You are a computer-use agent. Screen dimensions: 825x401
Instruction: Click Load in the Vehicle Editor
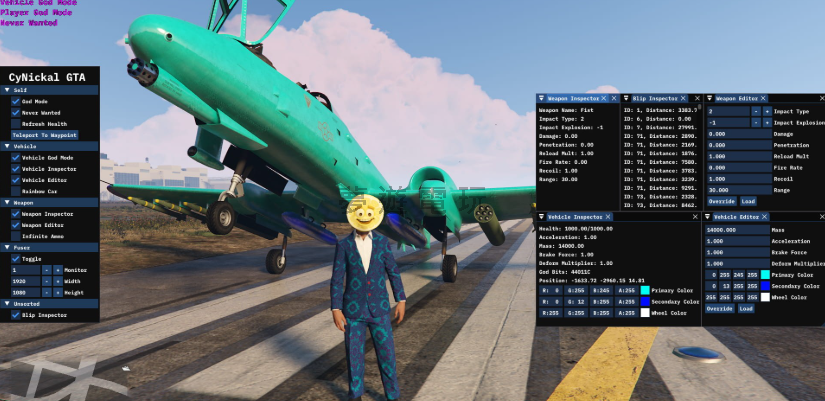(x=746, y=308)
